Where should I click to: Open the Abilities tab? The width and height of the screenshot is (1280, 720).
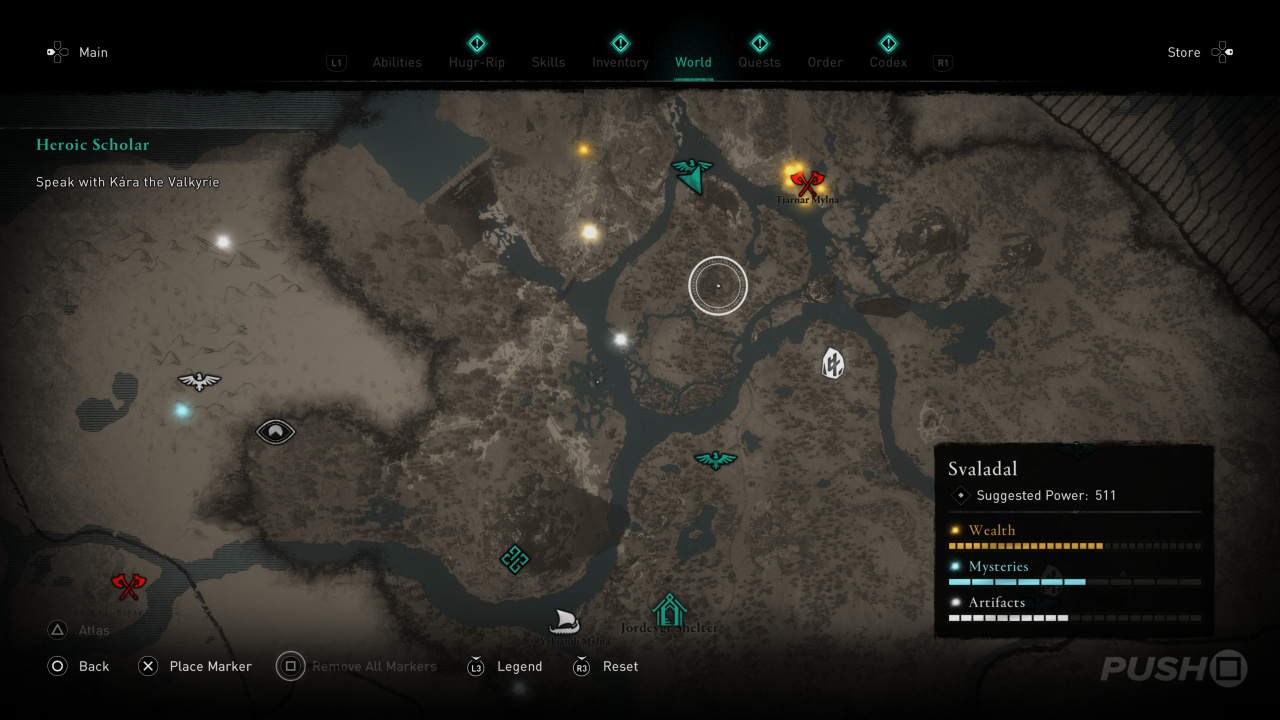tap(397, 62)
